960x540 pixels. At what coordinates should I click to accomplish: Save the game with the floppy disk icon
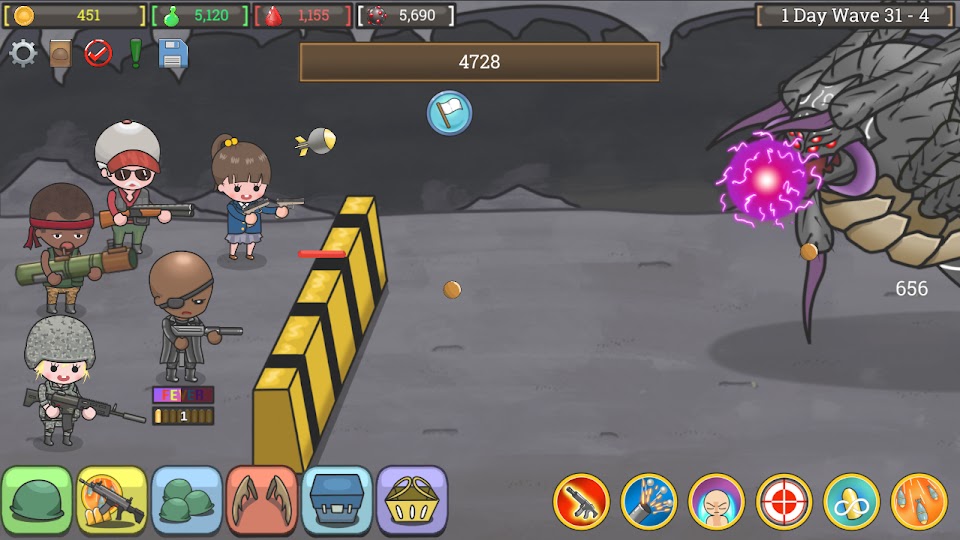[173, 53]
